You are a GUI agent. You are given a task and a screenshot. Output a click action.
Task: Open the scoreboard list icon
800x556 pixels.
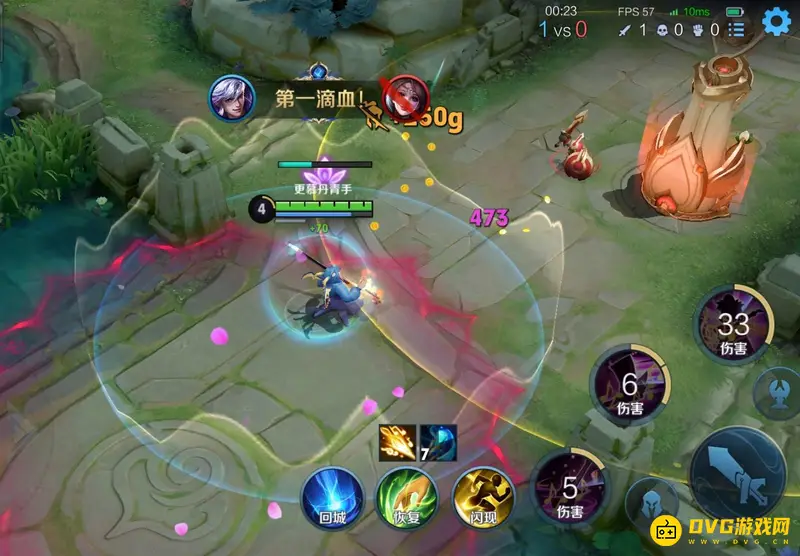737,30
